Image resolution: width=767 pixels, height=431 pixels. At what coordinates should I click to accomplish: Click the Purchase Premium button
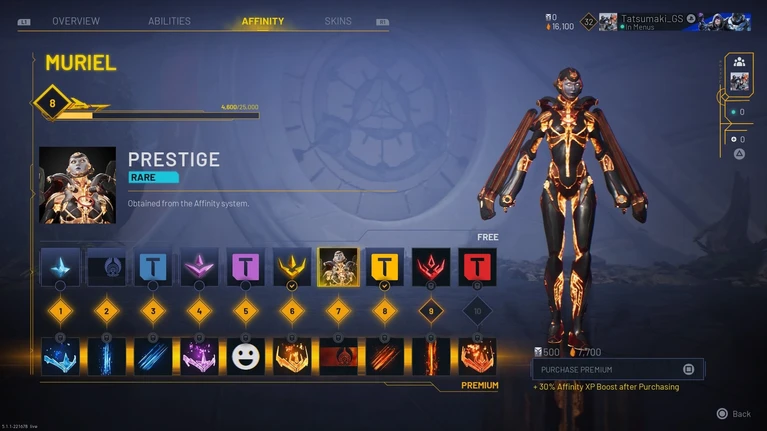tap(617, 369)
